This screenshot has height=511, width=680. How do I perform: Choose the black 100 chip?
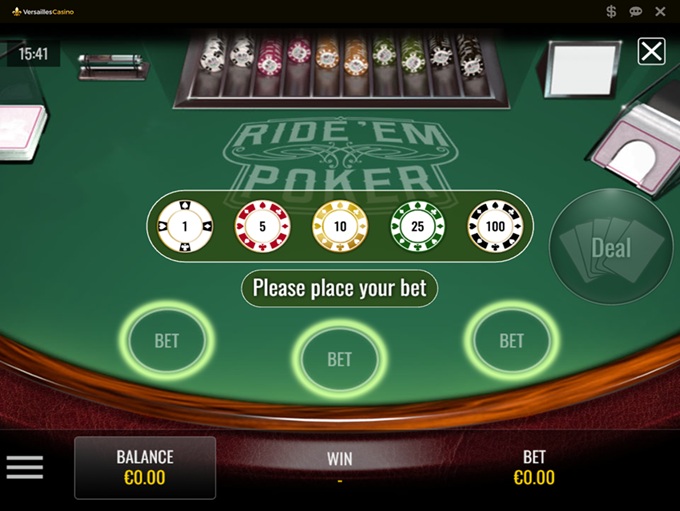pyautogui.click(x=495, y=227)
